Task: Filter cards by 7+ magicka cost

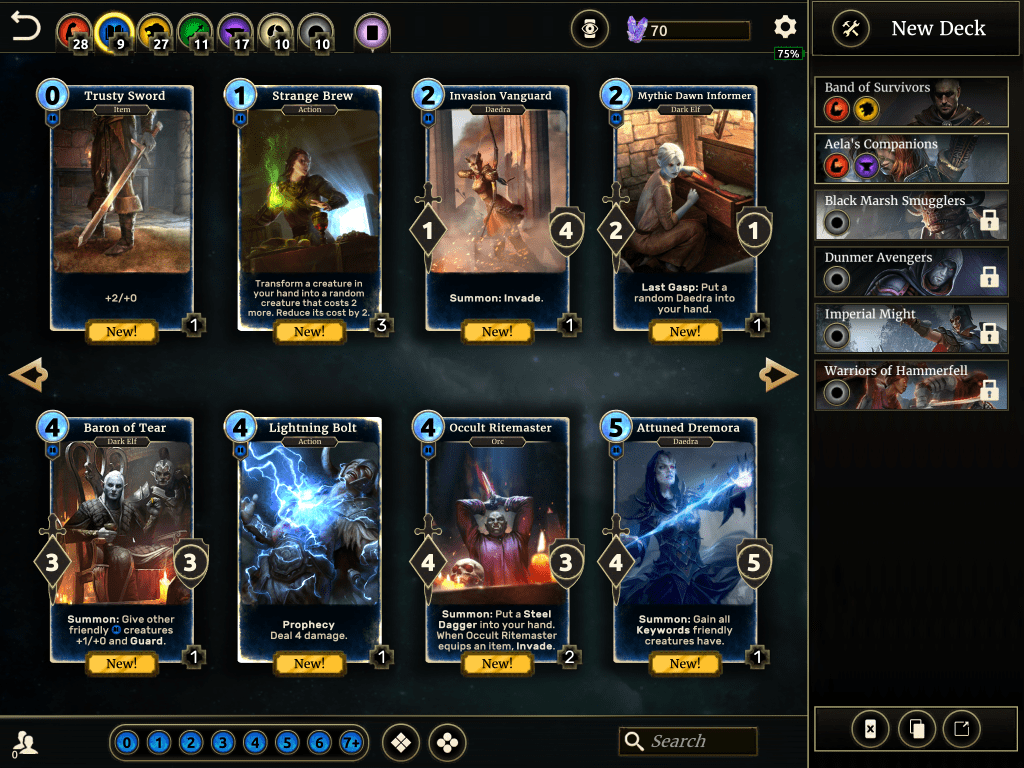Action: 351,743
